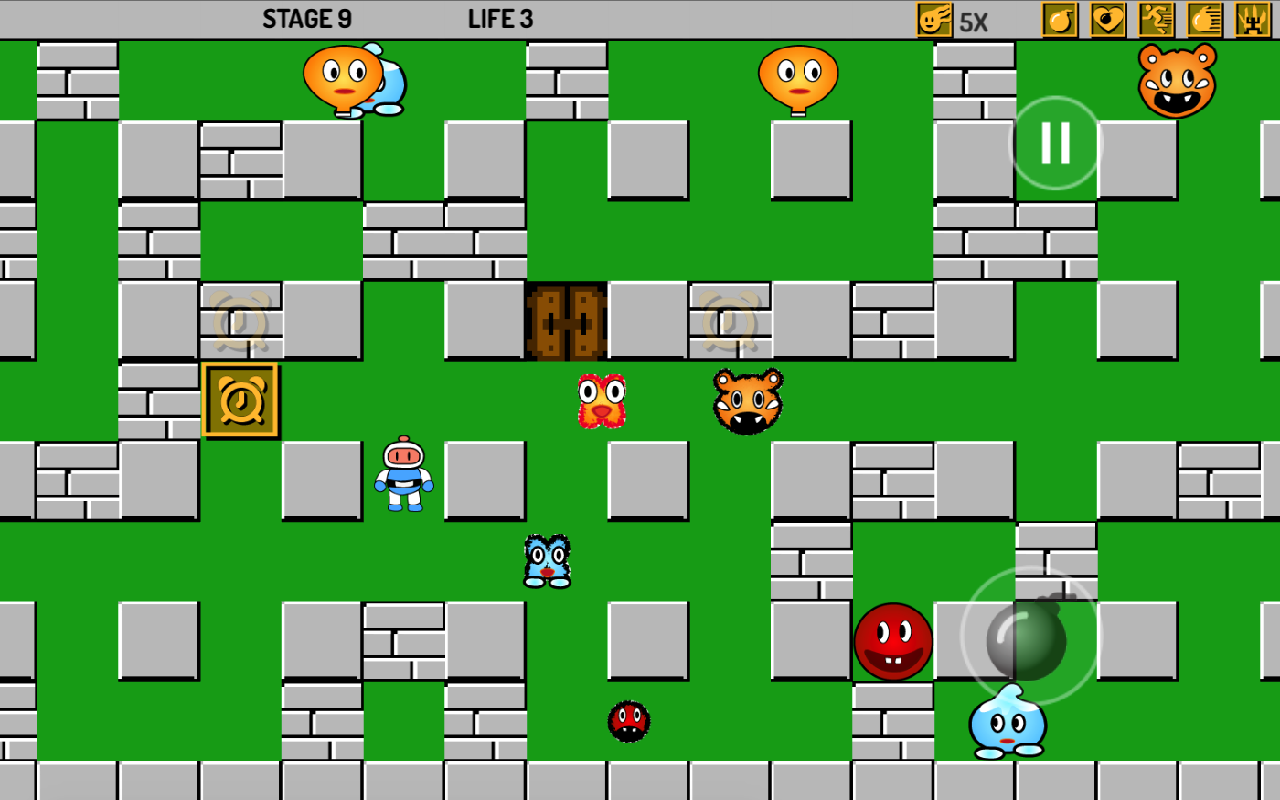Click the heart bomb power-up icon
This screenshot has height=800, width=1280.
pos(1107,18)
